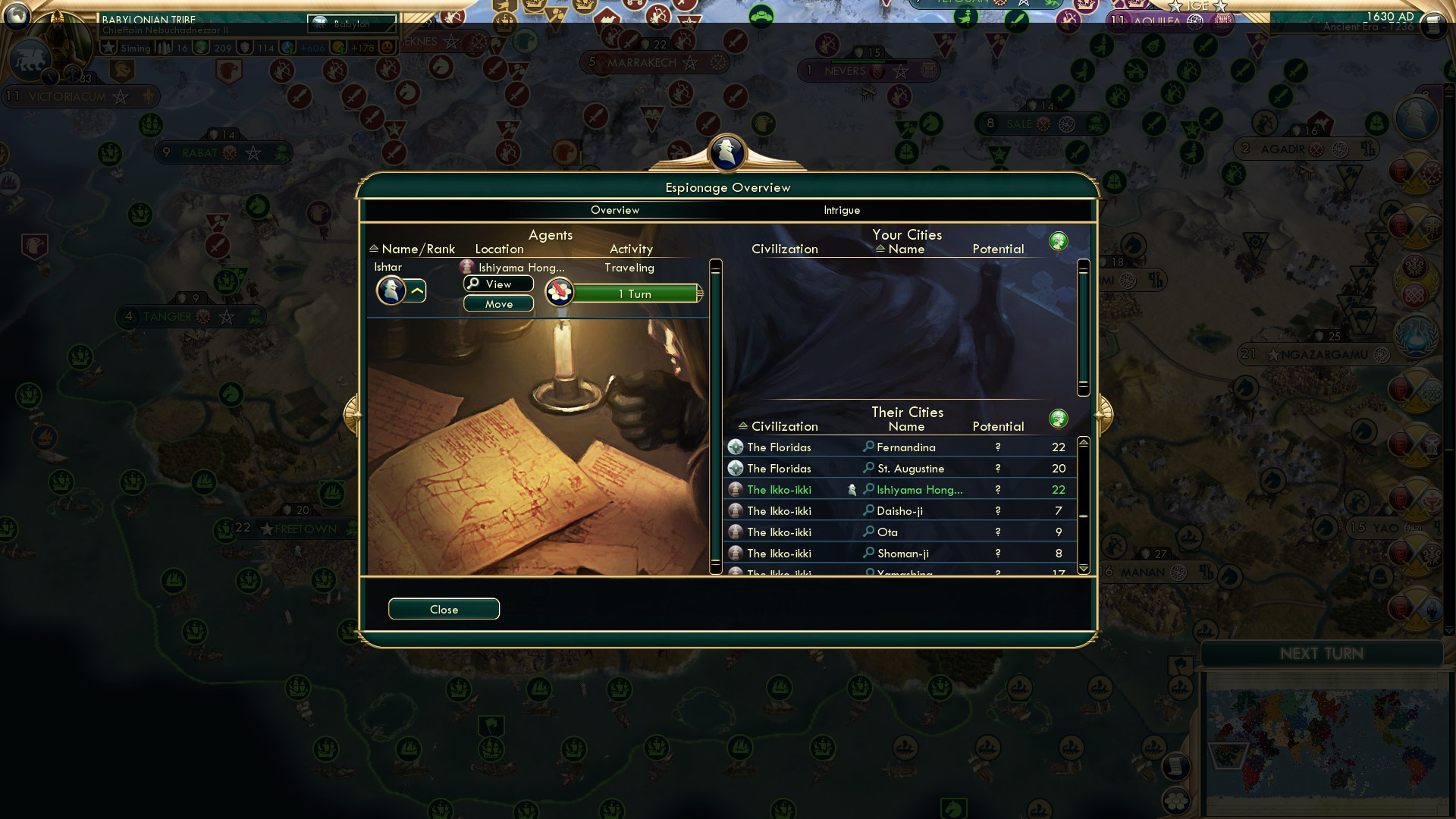This screenshot has width=1456, height=819.
Task: Switch to the Intrigue tab
Action: pyautogui.click(x=842, y=210)
